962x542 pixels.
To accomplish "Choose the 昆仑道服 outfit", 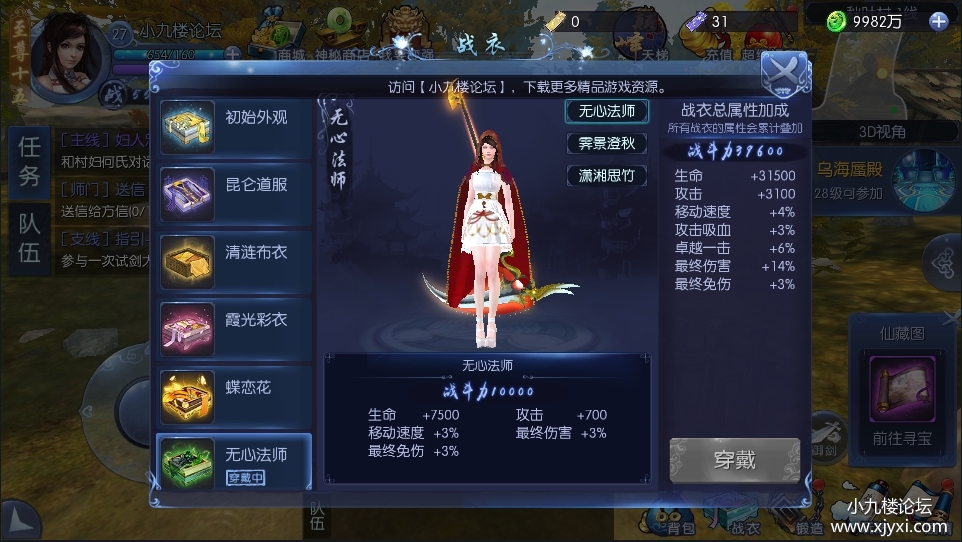I will coord(234,188).
